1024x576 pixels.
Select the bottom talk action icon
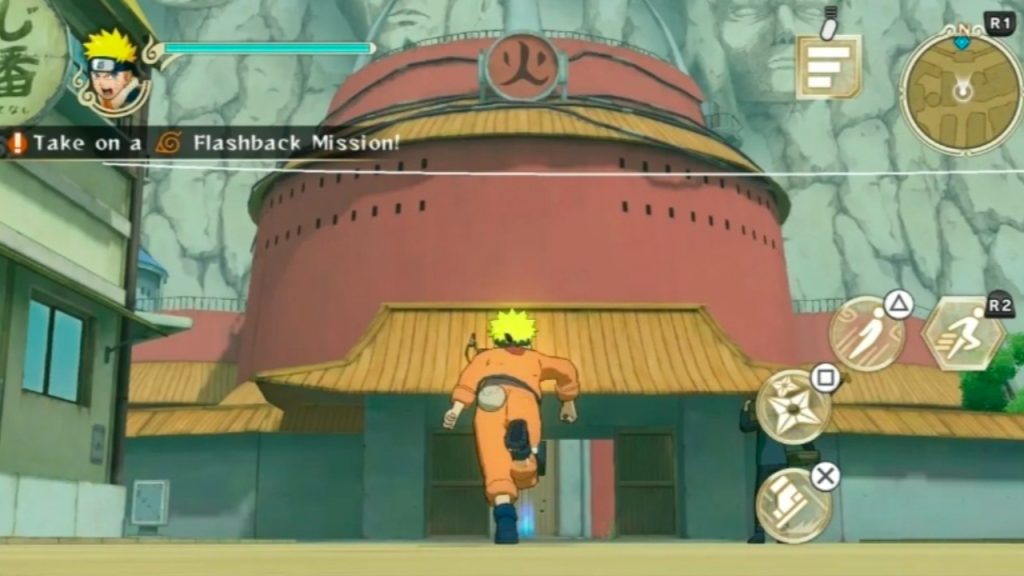tap(794, 505)
